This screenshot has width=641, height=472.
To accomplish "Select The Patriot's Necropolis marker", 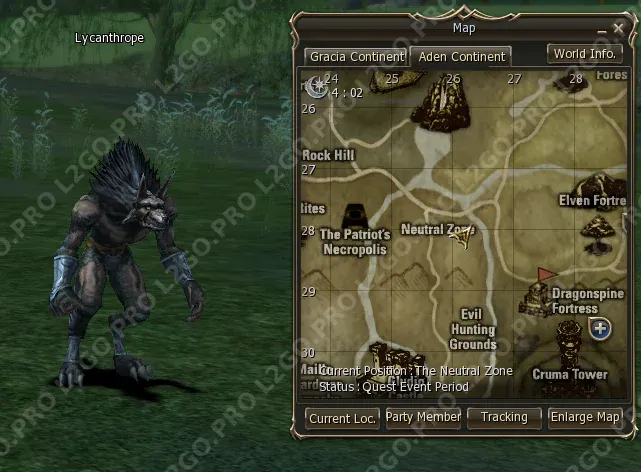I will 354,220.
